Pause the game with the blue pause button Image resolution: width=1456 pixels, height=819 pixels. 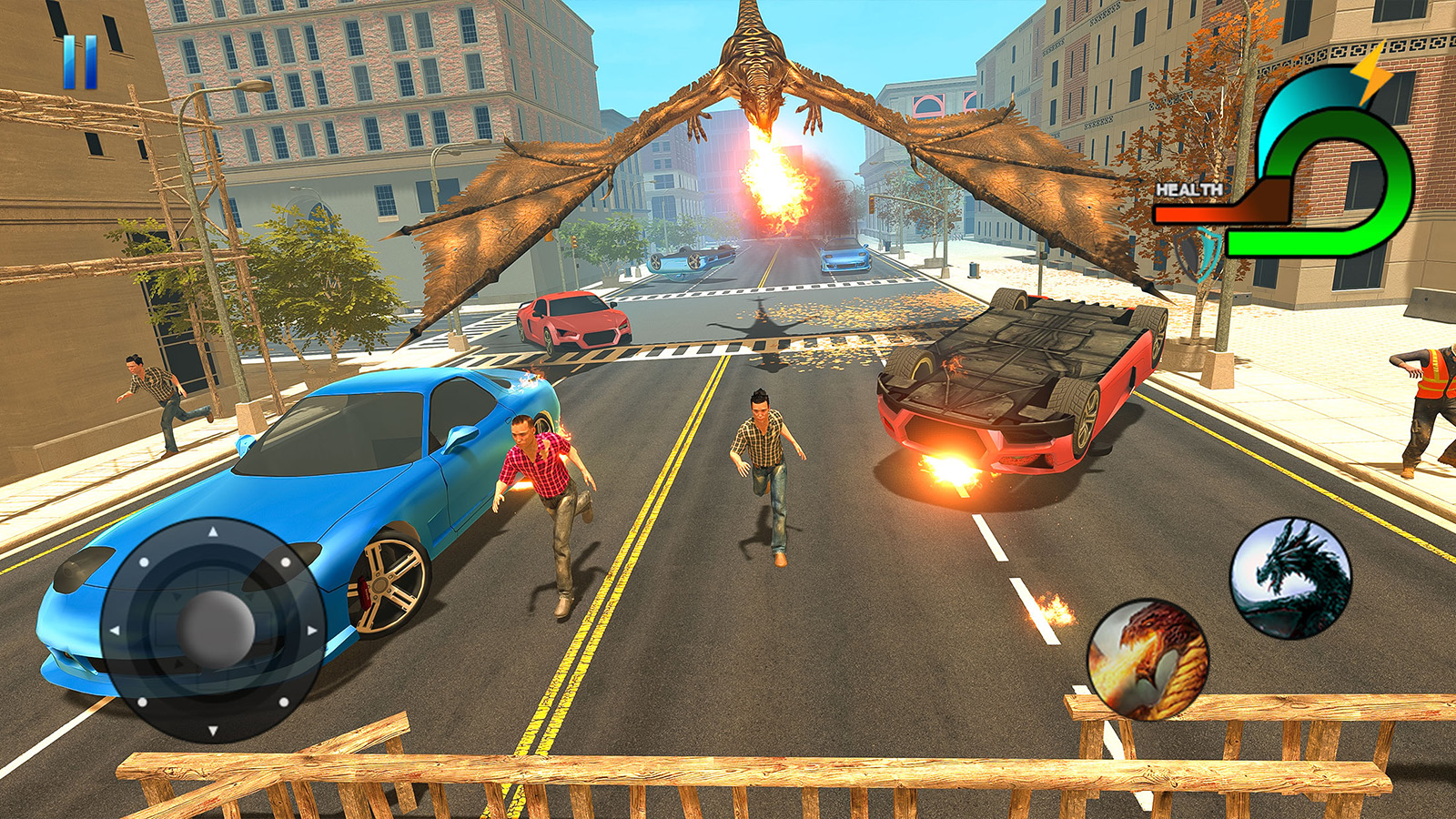[x=80, y=62]
